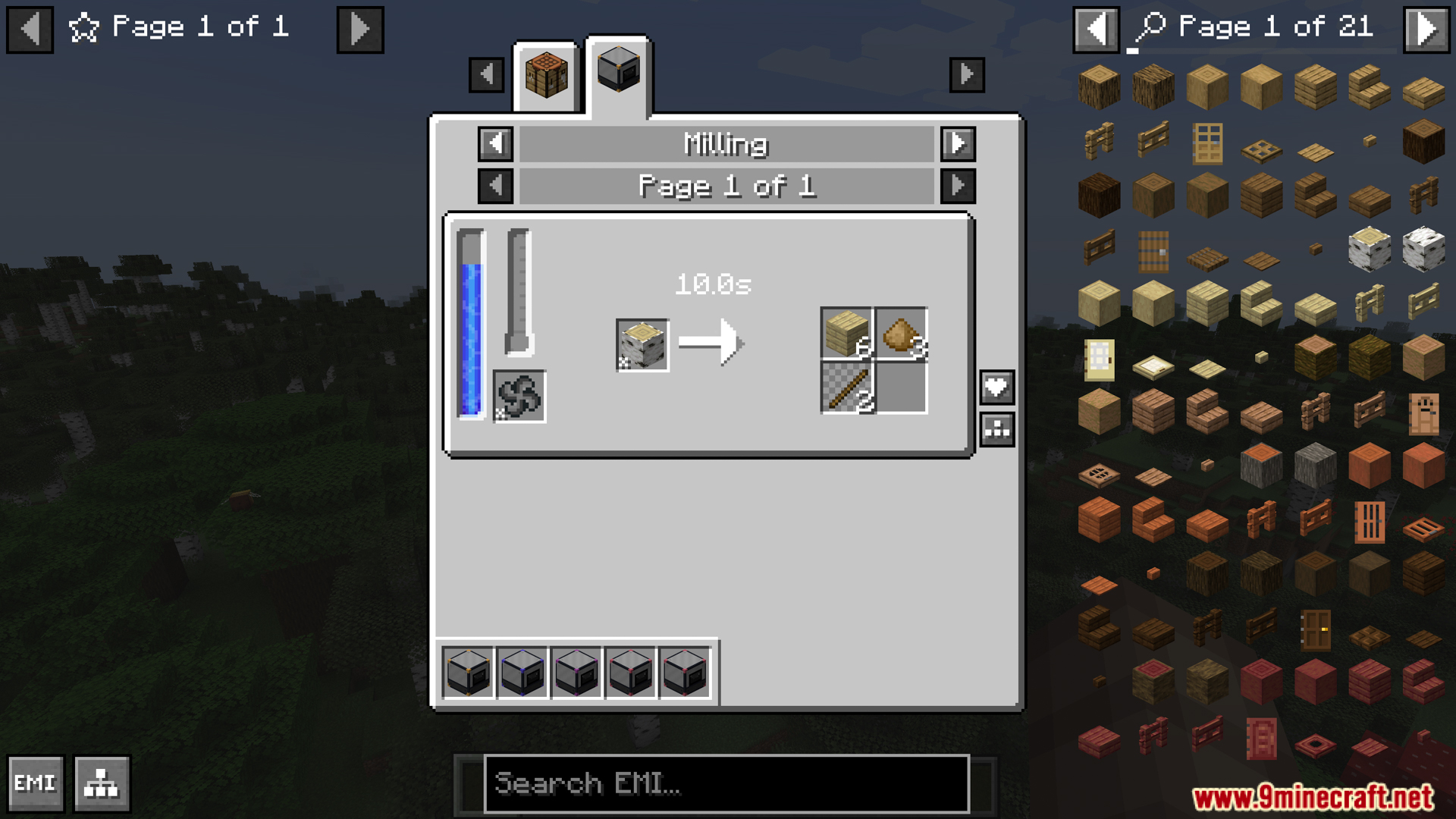Viewport: 1456px width, 819px height.
Task: Select the birch planks output slot
Action: point(847,334)
